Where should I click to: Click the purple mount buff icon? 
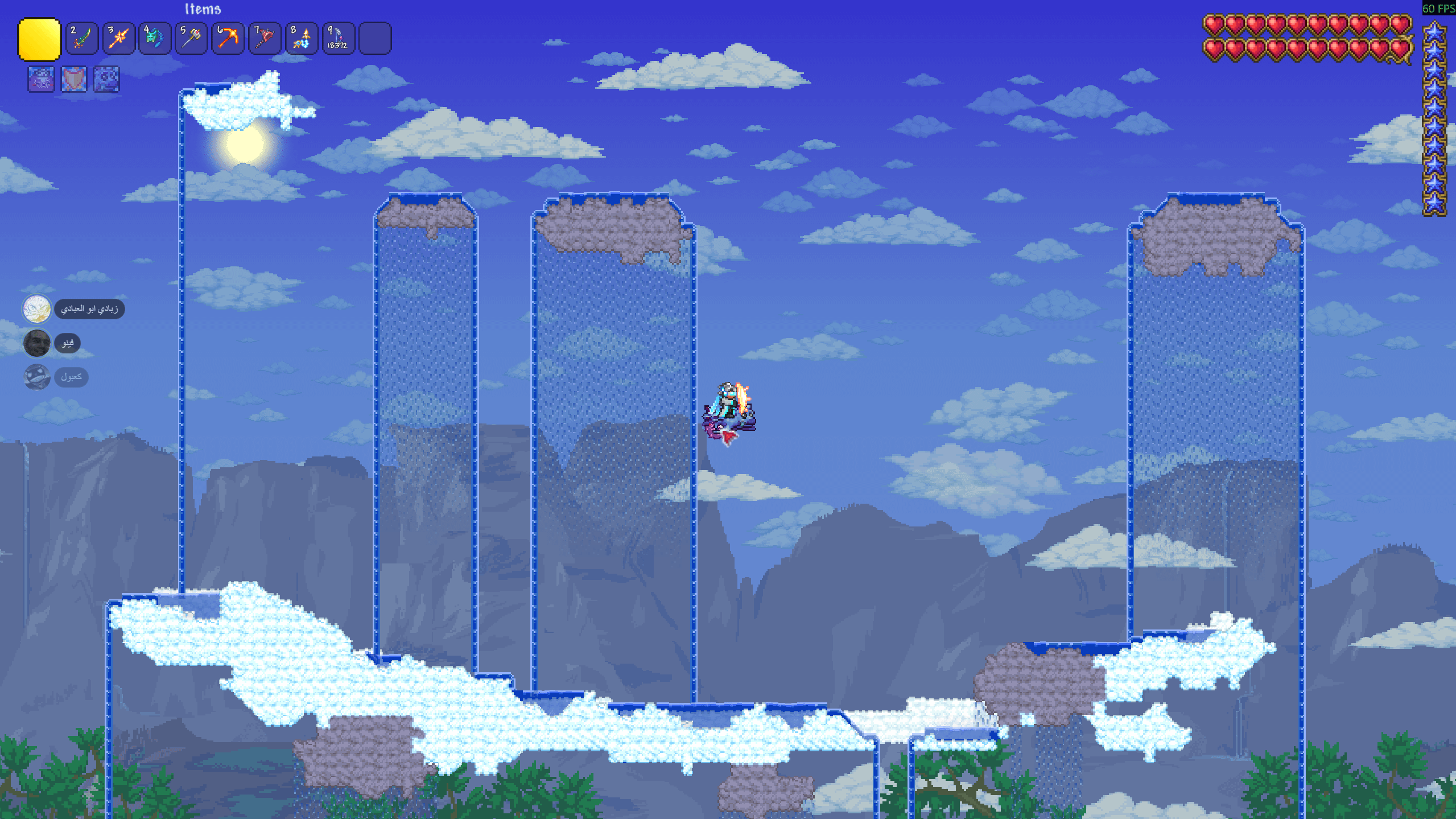click(x=41, y=79)
